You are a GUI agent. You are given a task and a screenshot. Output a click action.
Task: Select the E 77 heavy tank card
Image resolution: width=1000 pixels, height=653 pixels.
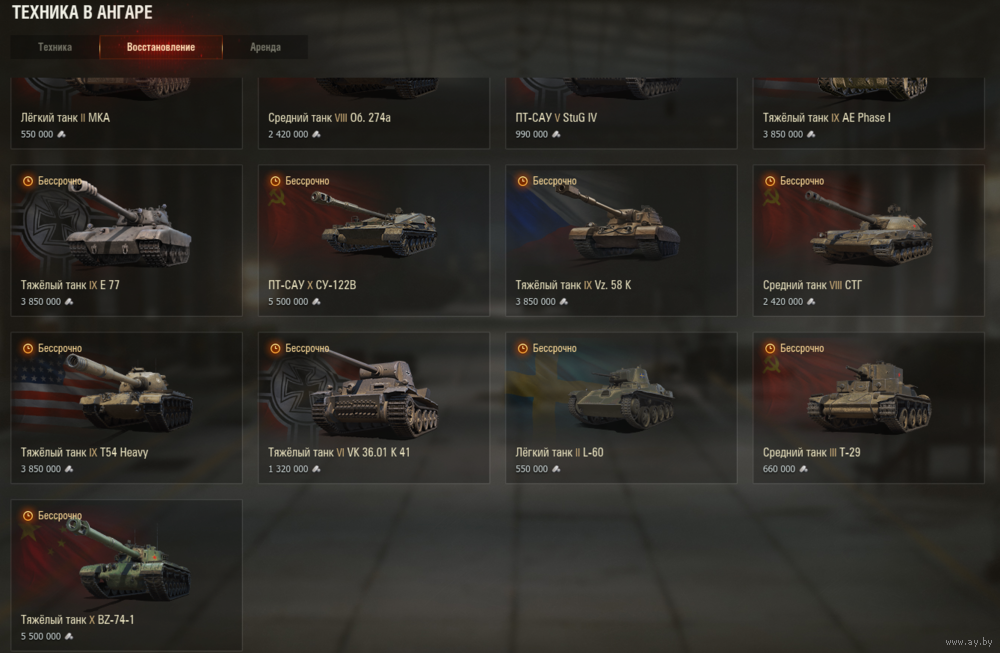[126, 240]
